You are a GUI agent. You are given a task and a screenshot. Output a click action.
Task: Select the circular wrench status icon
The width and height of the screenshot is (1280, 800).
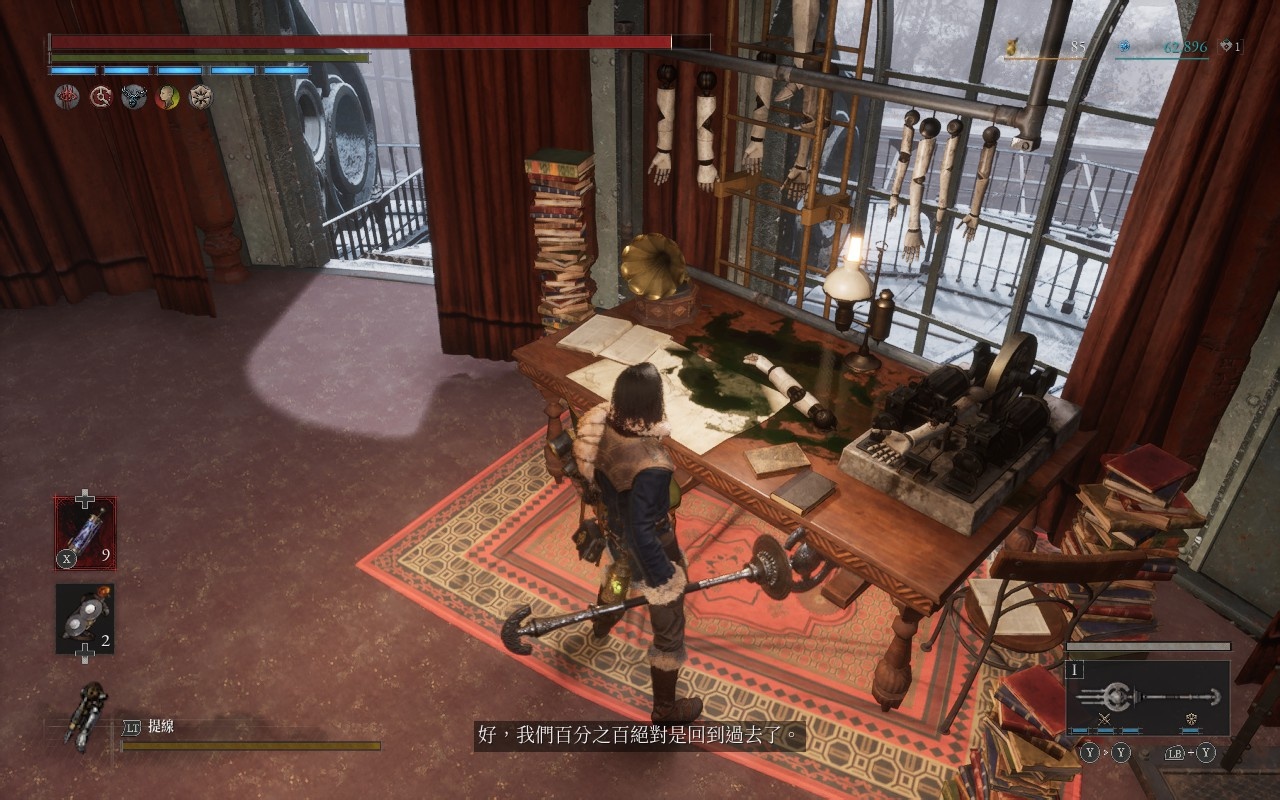click(100, 97)
